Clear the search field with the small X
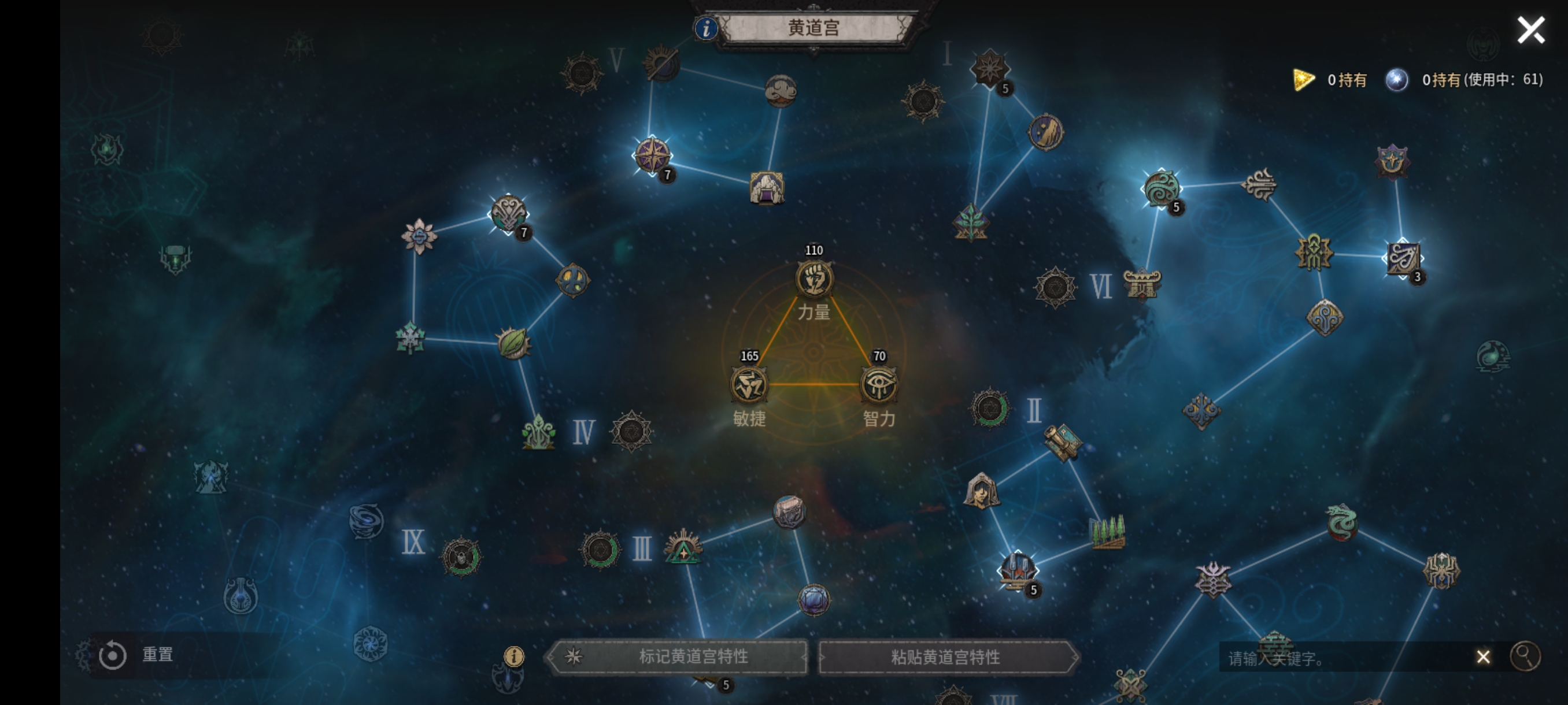This screenshot has width=1568, height=705. (1483, 657)
